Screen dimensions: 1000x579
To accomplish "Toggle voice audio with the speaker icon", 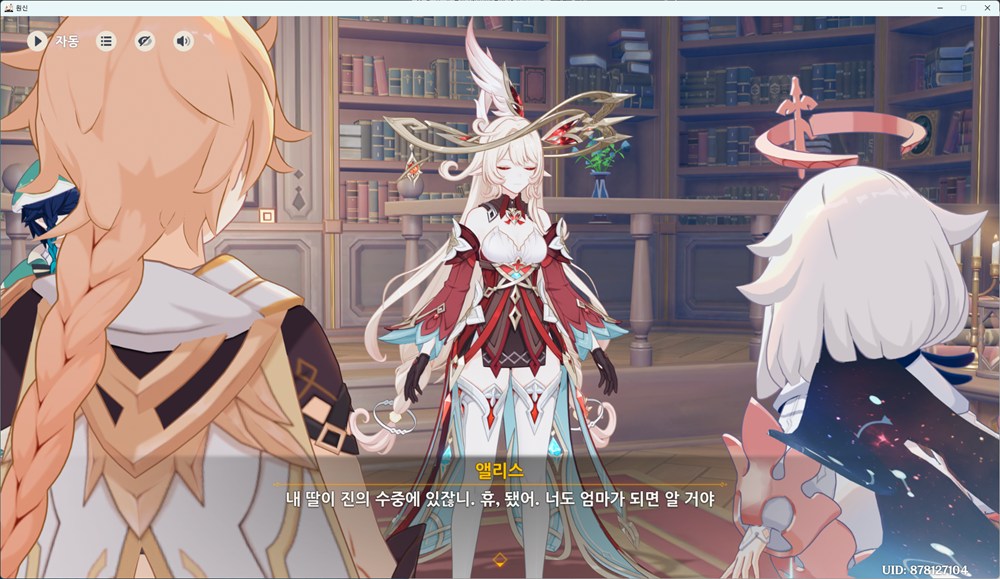I will point(183,41).
